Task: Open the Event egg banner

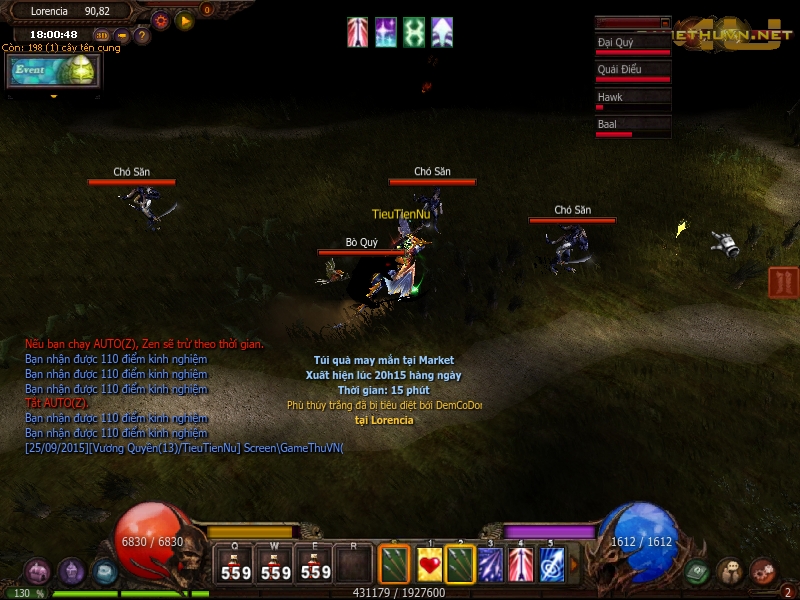Action: coord(54,71)
